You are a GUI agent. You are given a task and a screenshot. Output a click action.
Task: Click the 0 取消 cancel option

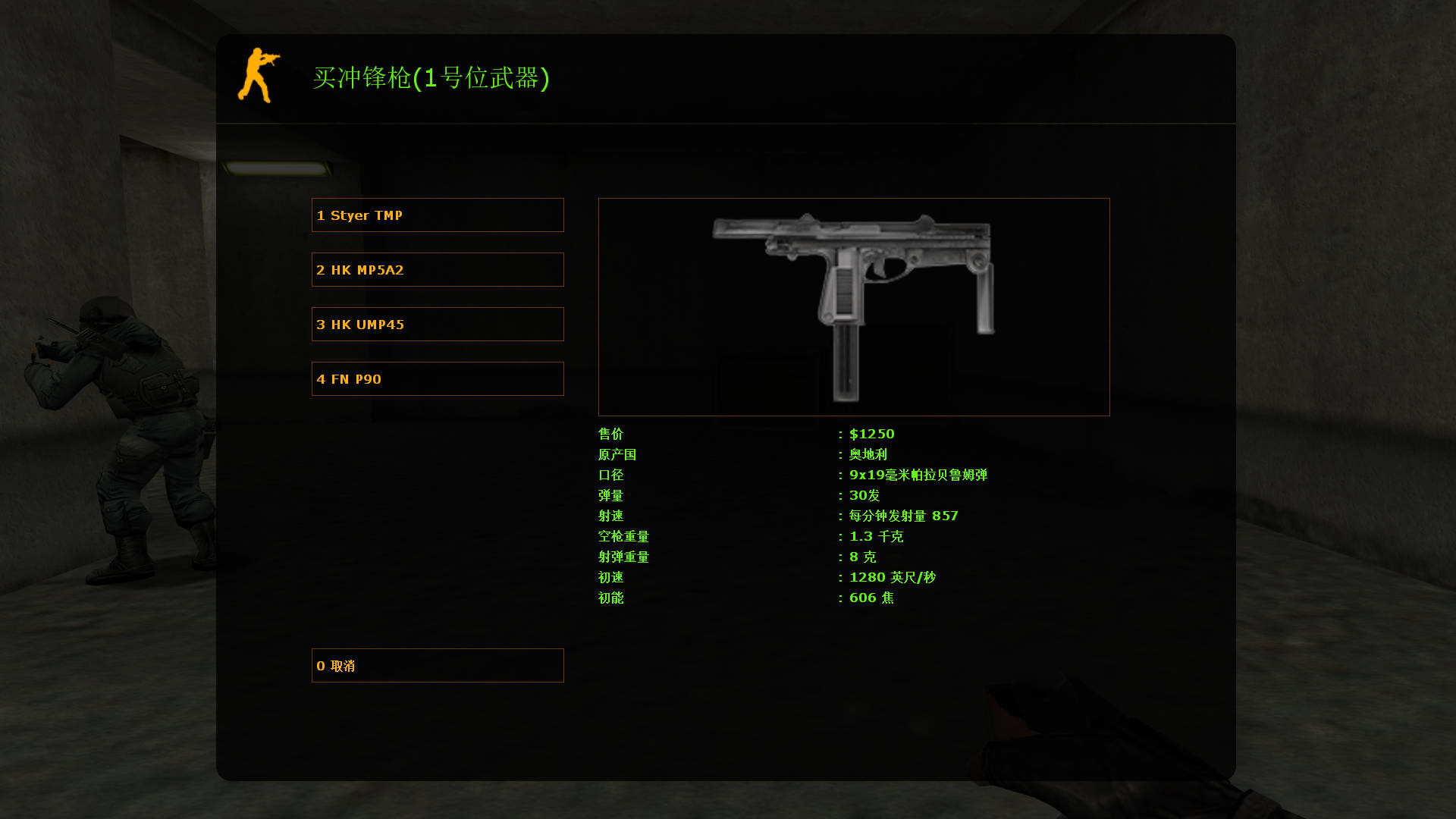click(437, 665)
